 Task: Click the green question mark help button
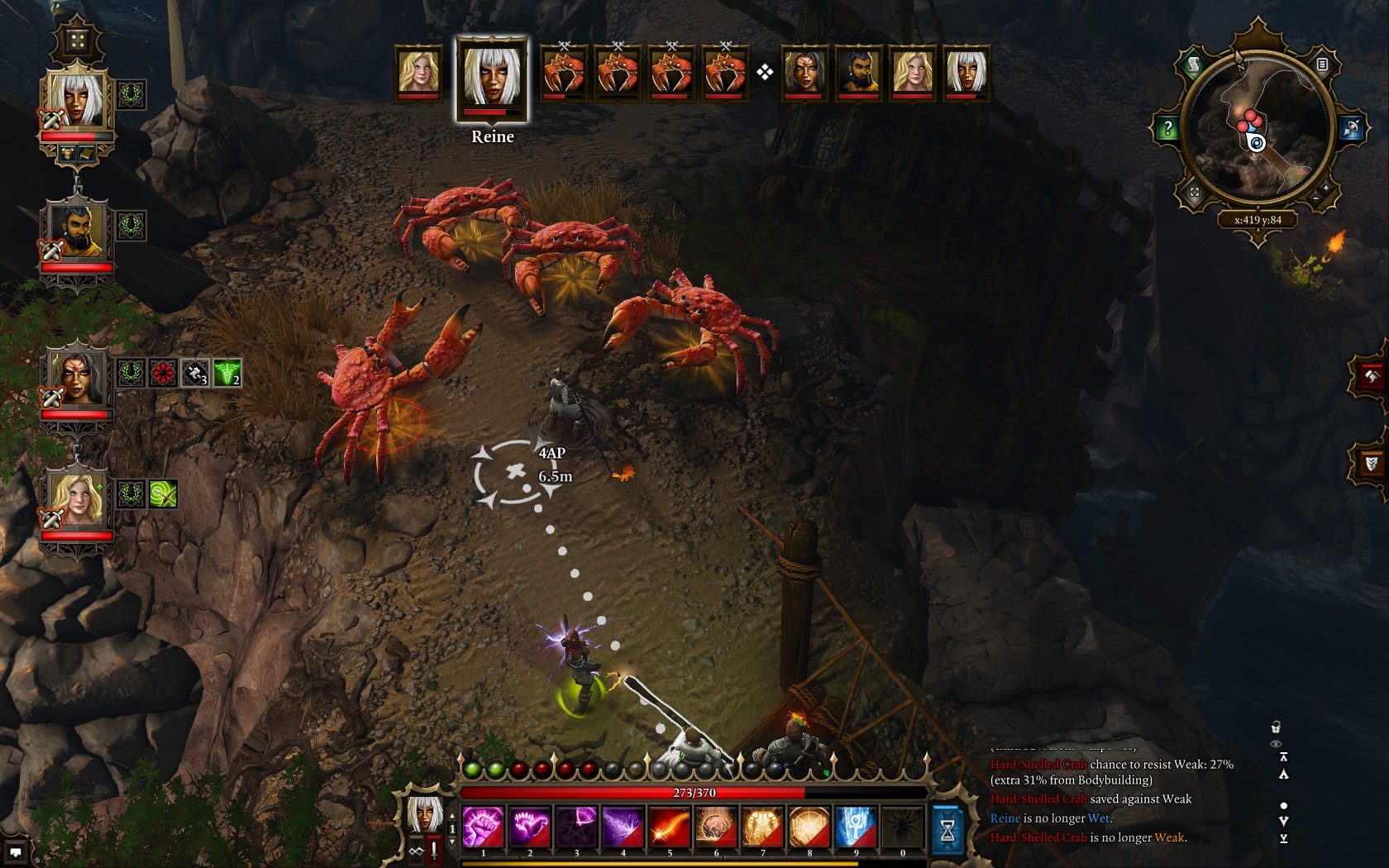tap(1167, 129)
